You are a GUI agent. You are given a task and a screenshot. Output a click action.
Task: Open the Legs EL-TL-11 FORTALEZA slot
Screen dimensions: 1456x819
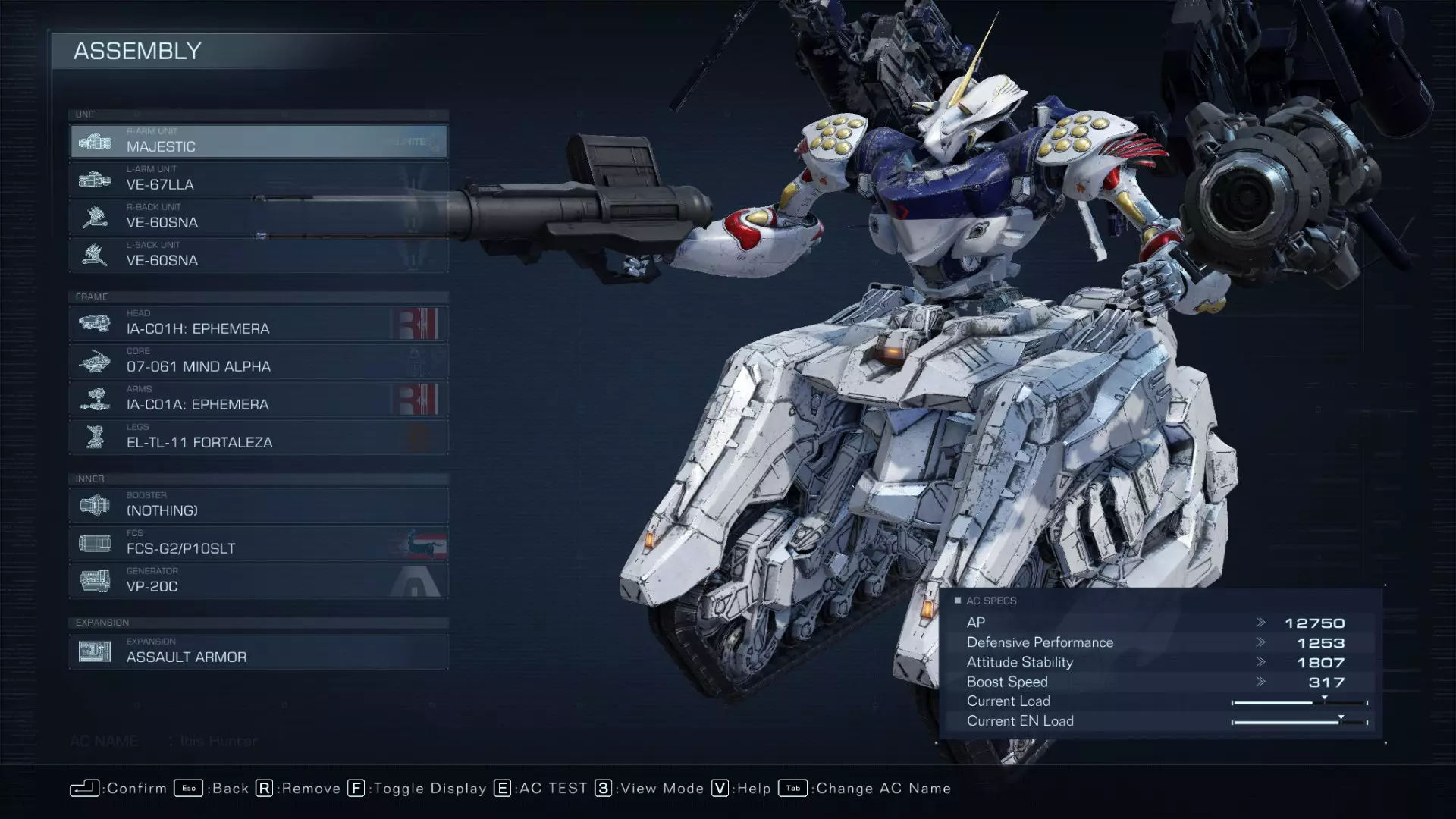[x=259, y=438]
